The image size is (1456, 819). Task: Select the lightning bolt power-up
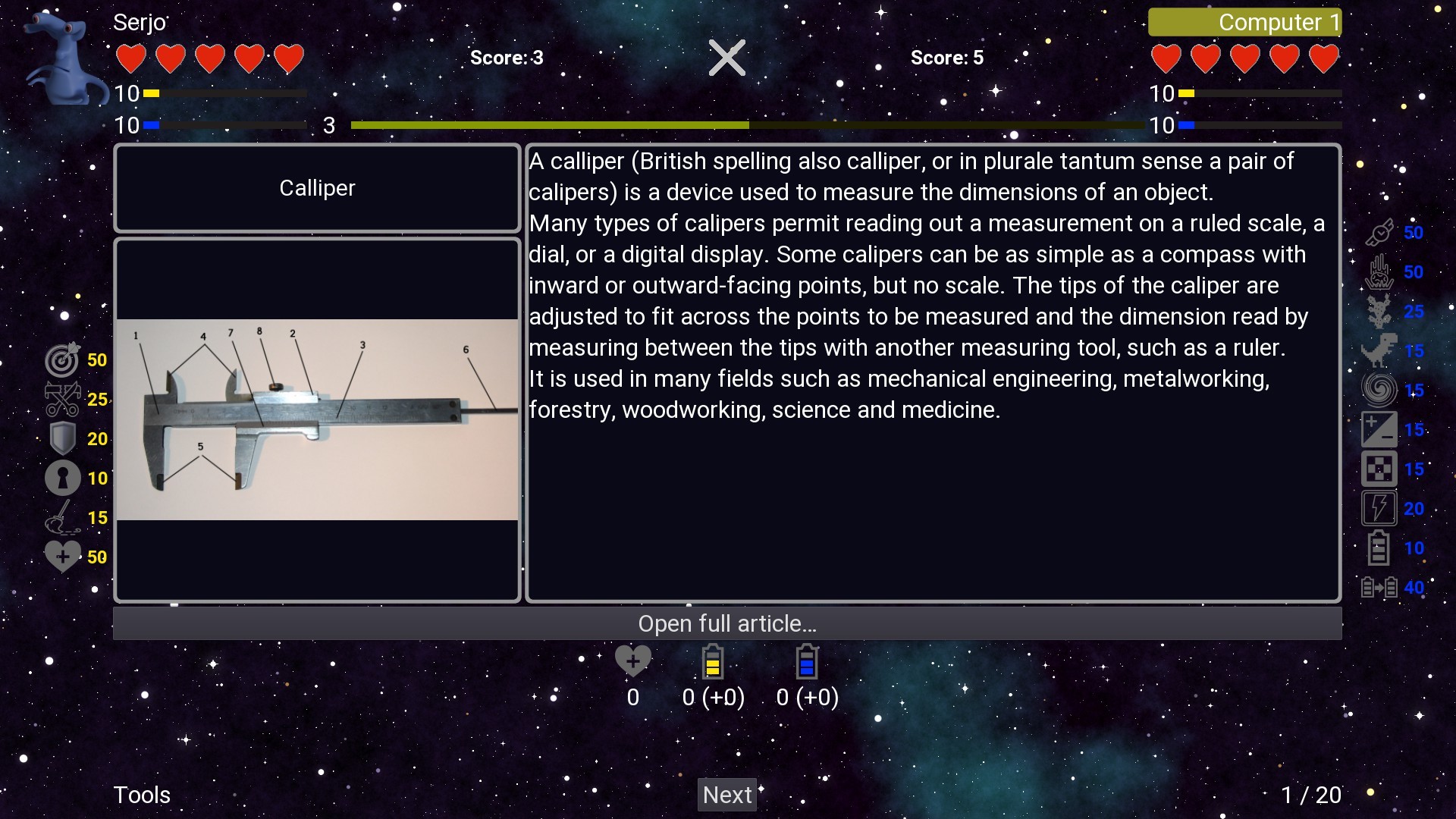tap(1380, 508)
